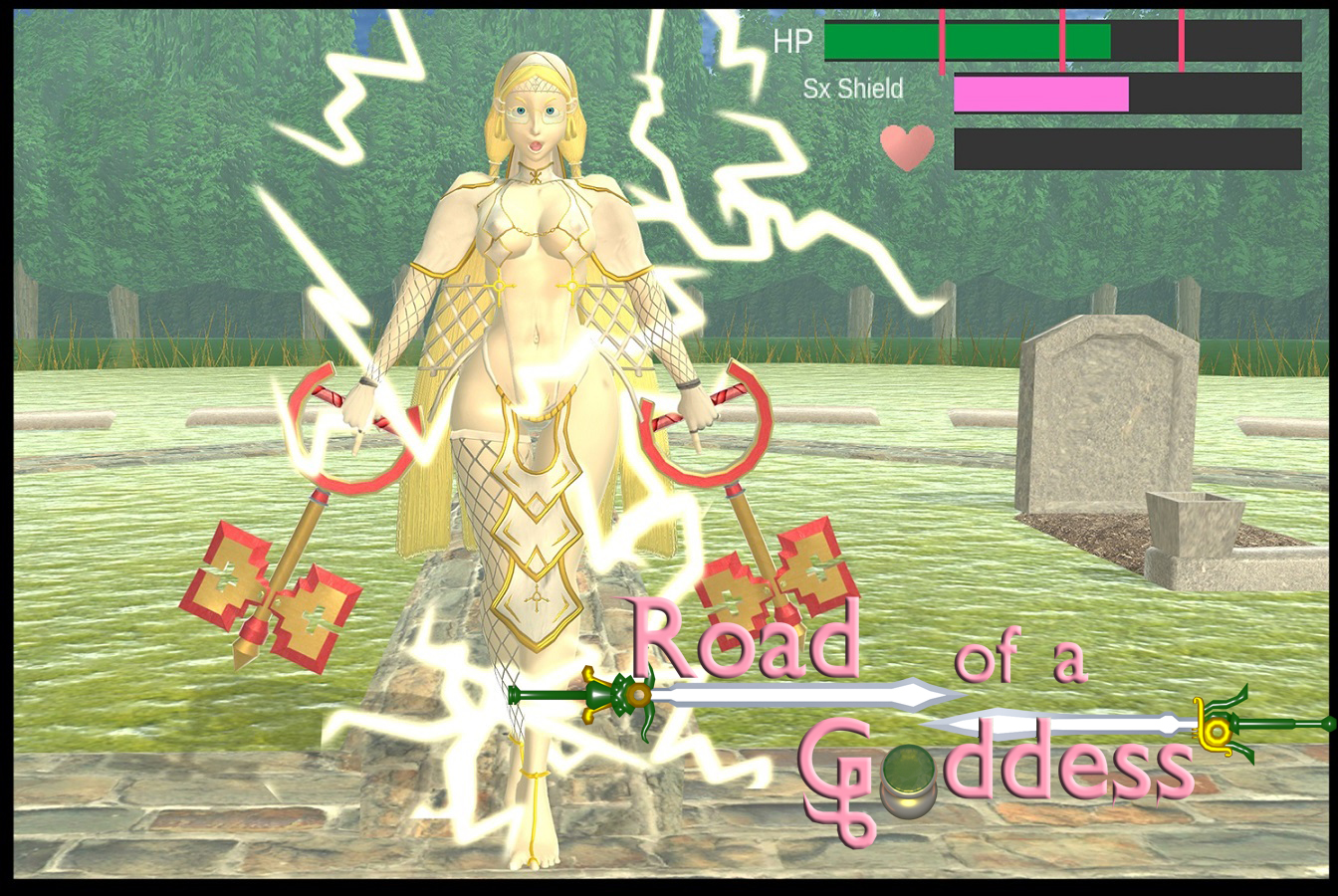Click the gray tombstone on the right
Screen dimensions: 1338x896
[x=1100, y=418]
